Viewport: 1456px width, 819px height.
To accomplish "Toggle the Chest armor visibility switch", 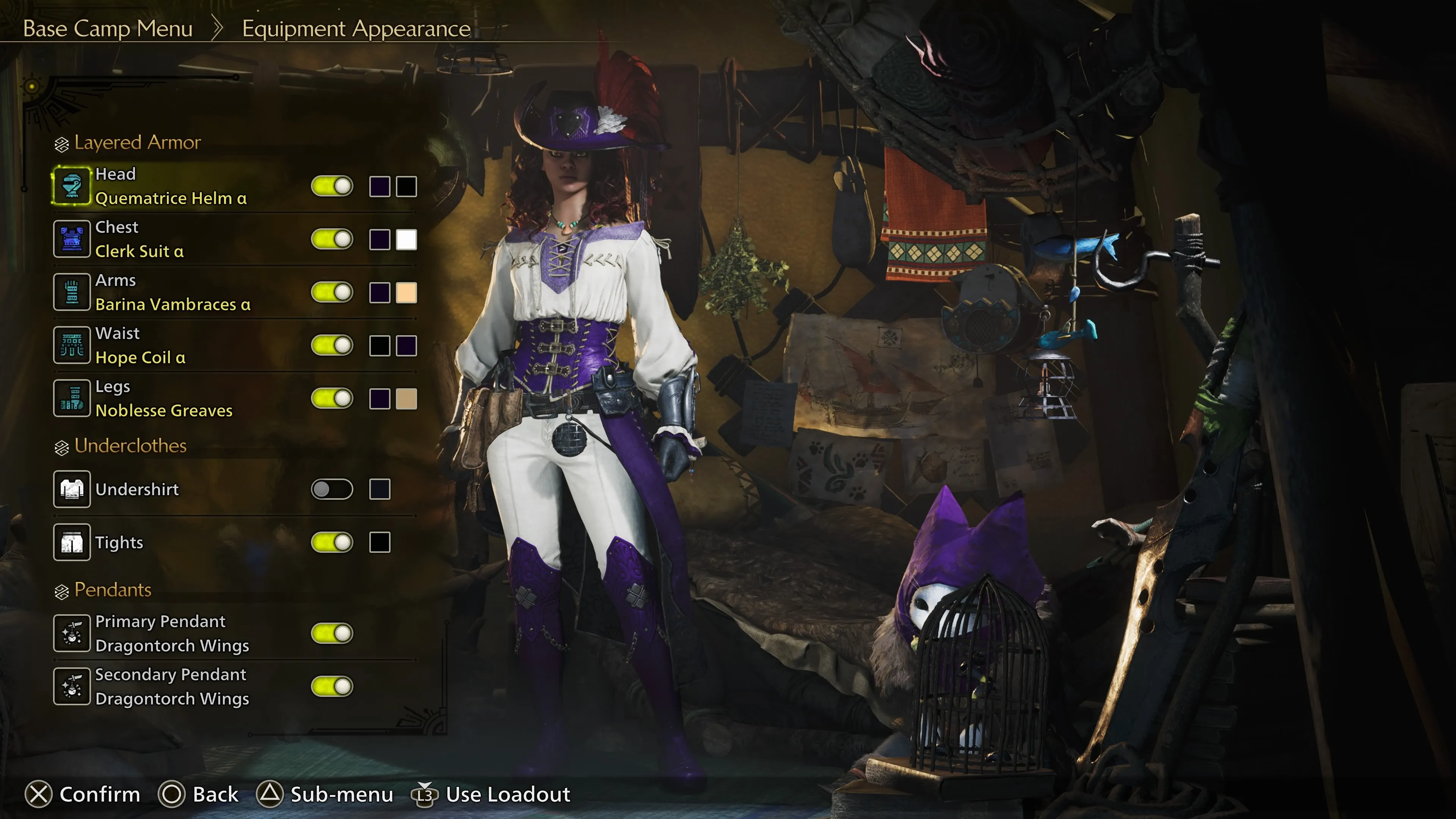I will click(x=332, y=239).
